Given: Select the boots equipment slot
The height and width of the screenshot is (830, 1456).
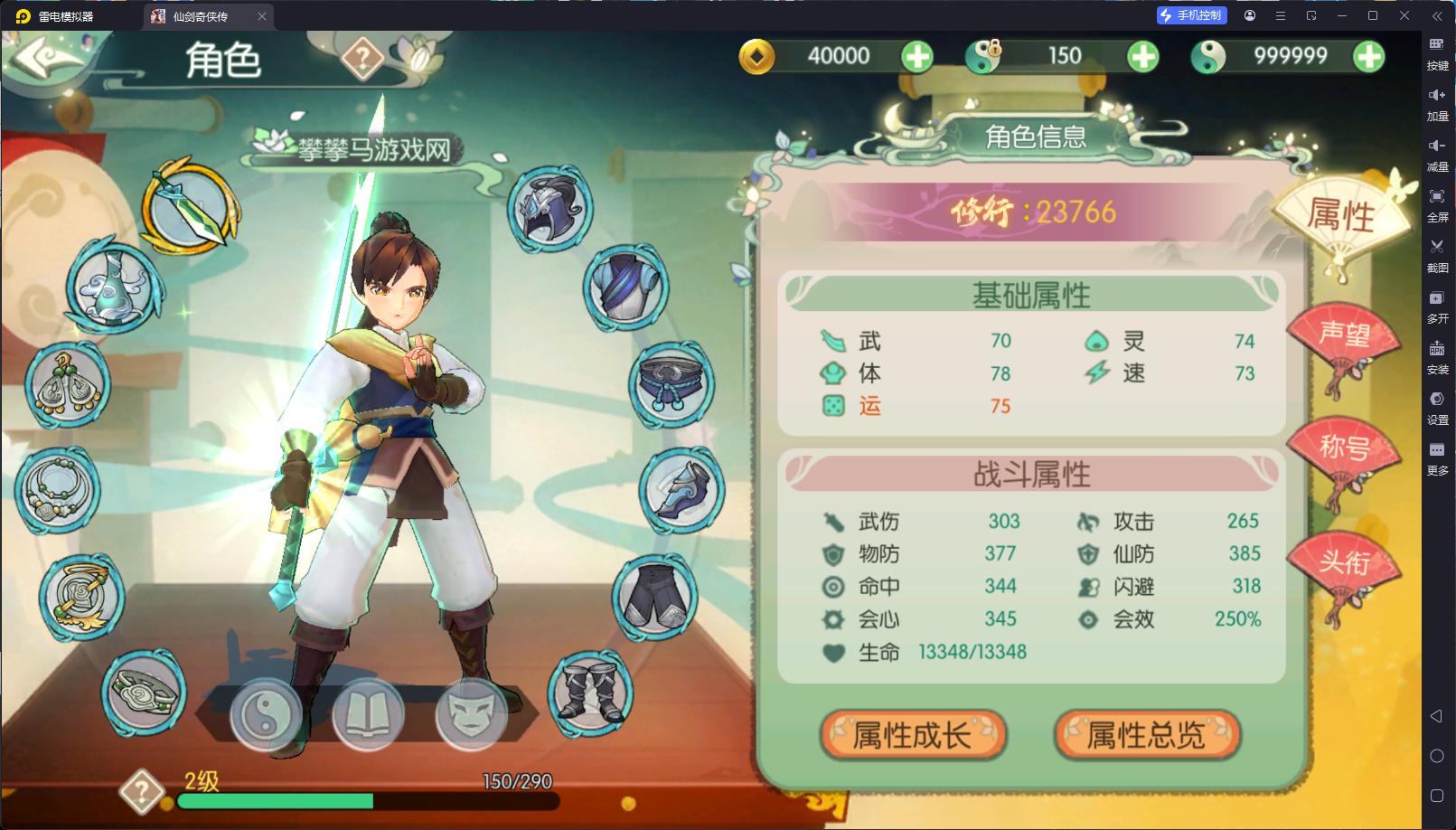Looking at the screenshot, I should [x=590, y=693].
